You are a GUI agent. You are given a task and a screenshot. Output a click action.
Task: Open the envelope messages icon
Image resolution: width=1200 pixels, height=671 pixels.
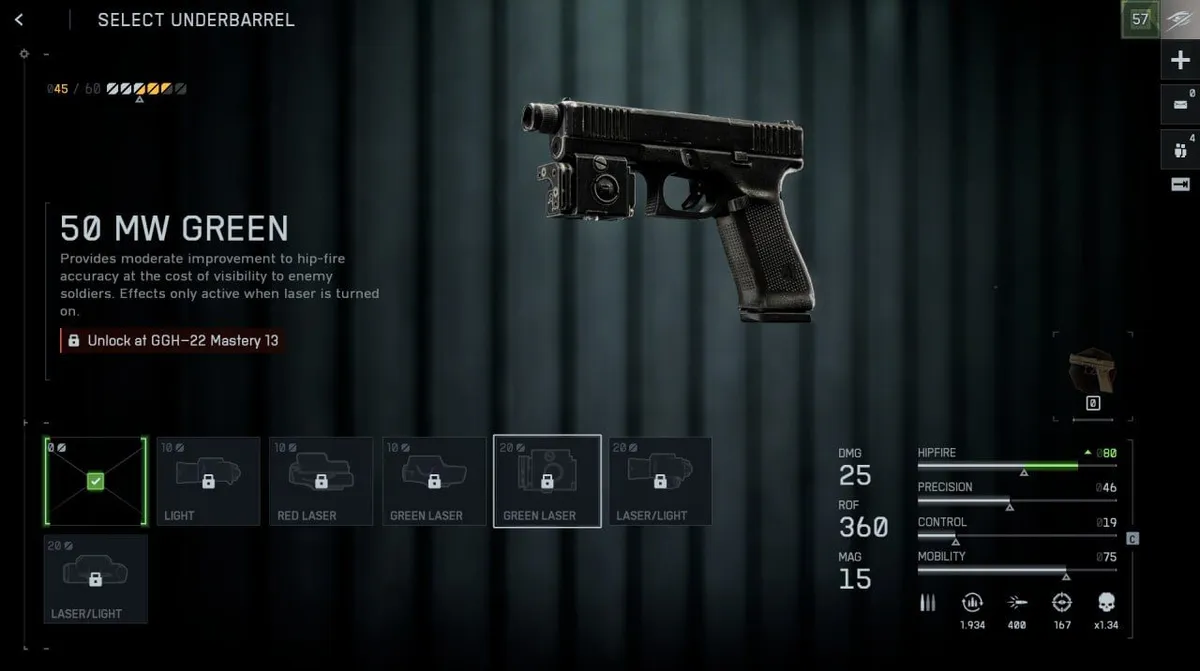pos(1180,103)
